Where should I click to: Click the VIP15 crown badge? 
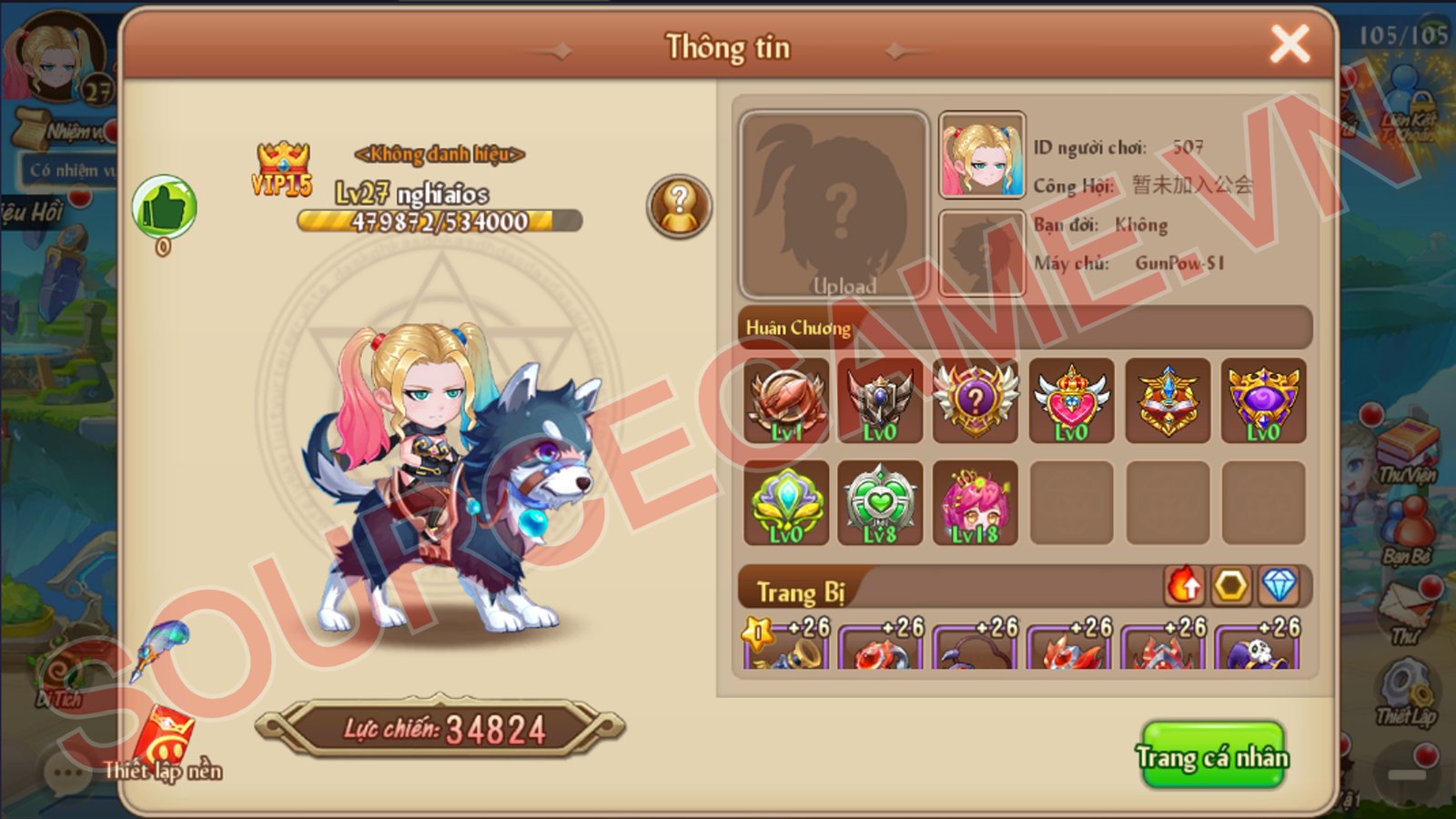click(x=282, y=169)
